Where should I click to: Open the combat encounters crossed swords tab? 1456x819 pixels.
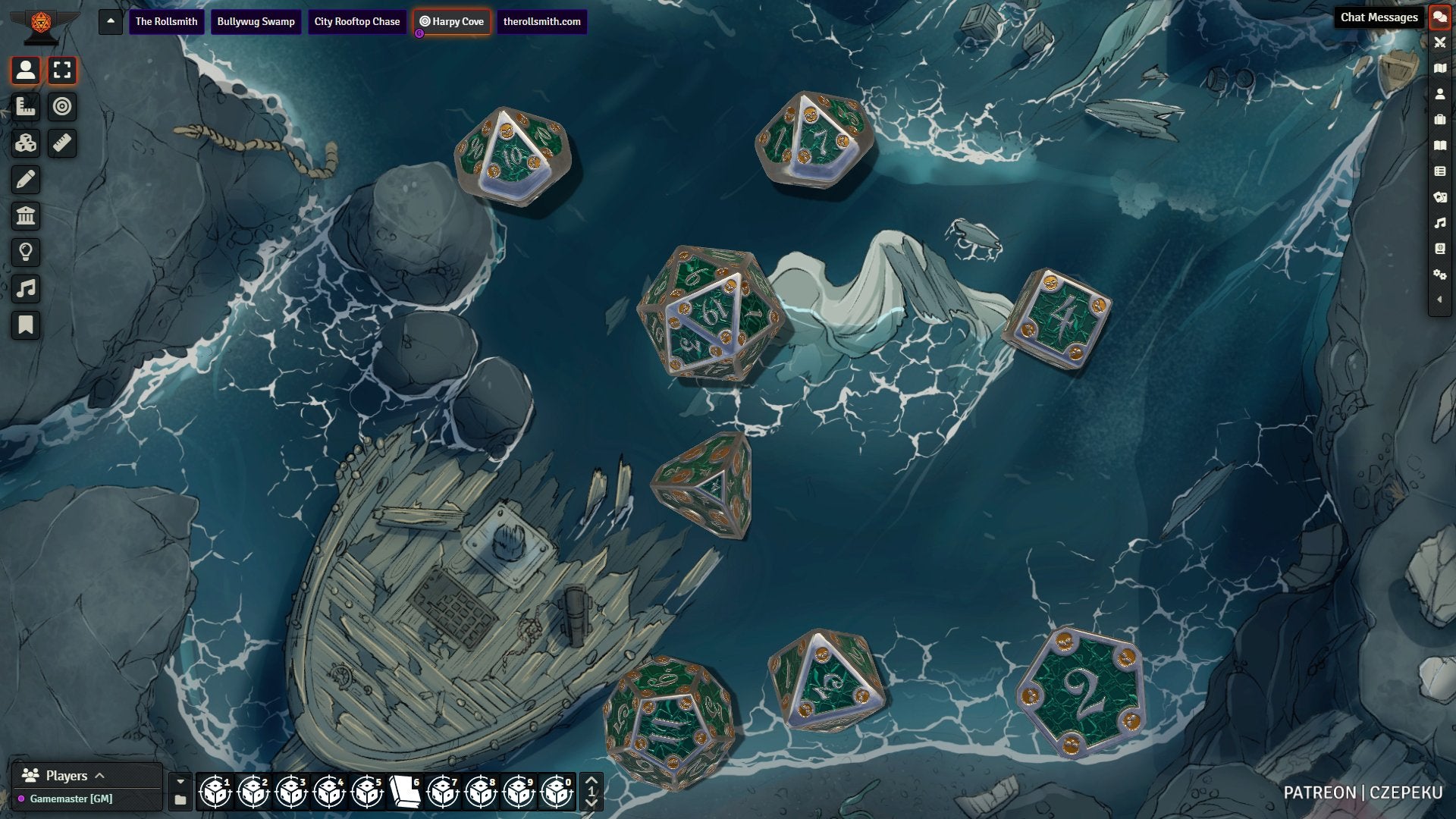click(1439, 42)
